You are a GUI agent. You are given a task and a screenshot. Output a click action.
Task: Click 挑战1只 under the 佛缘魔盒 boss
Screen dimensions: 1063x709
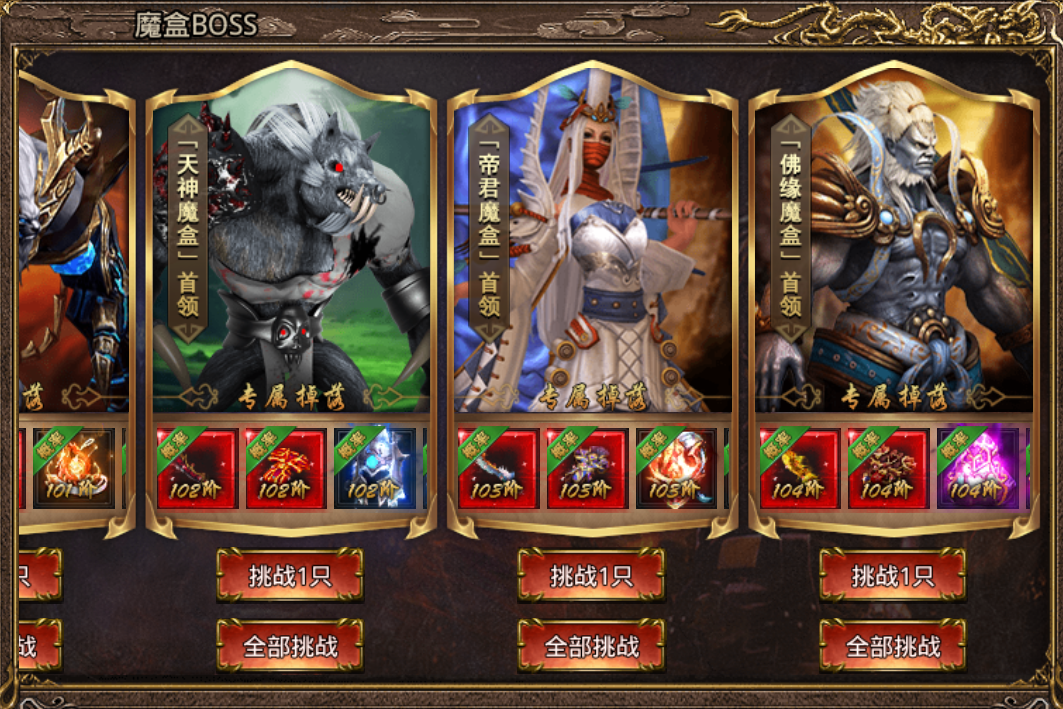click(x=892, y=575)
